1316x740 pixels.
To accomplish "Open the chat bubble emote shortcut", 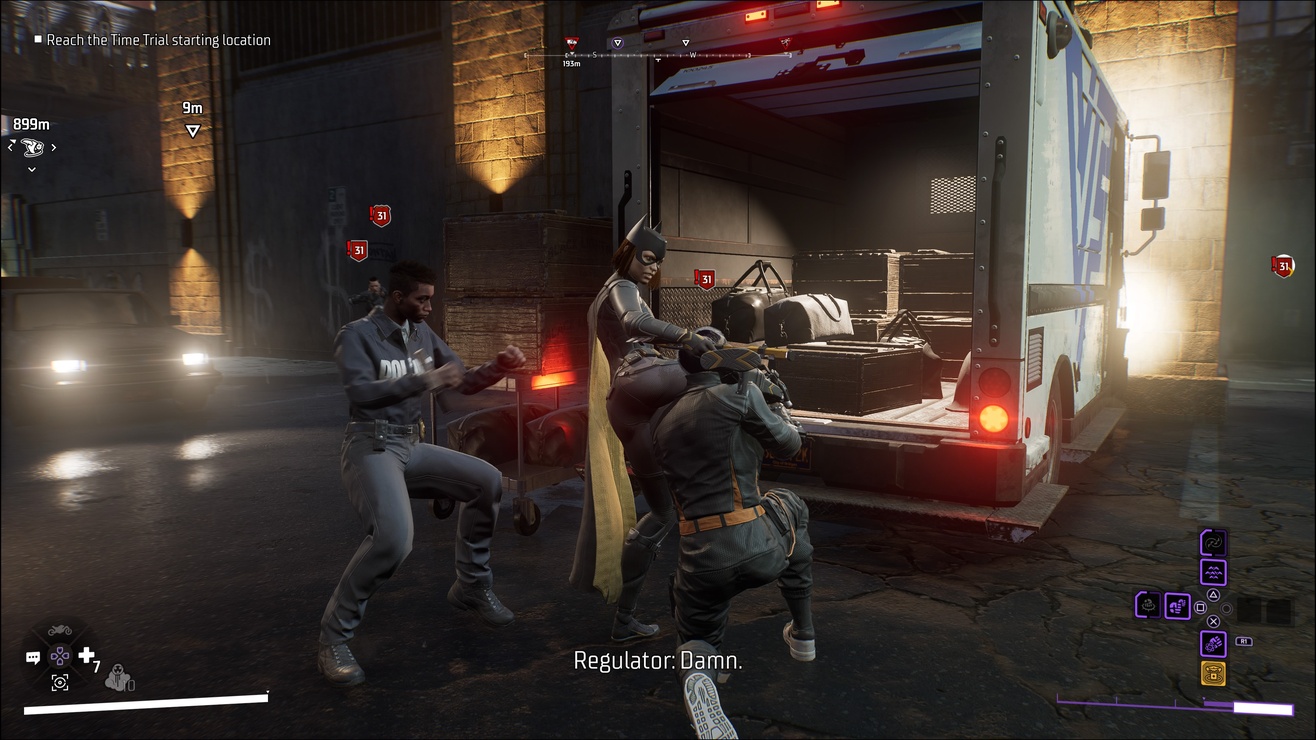I will pos(33,658).
